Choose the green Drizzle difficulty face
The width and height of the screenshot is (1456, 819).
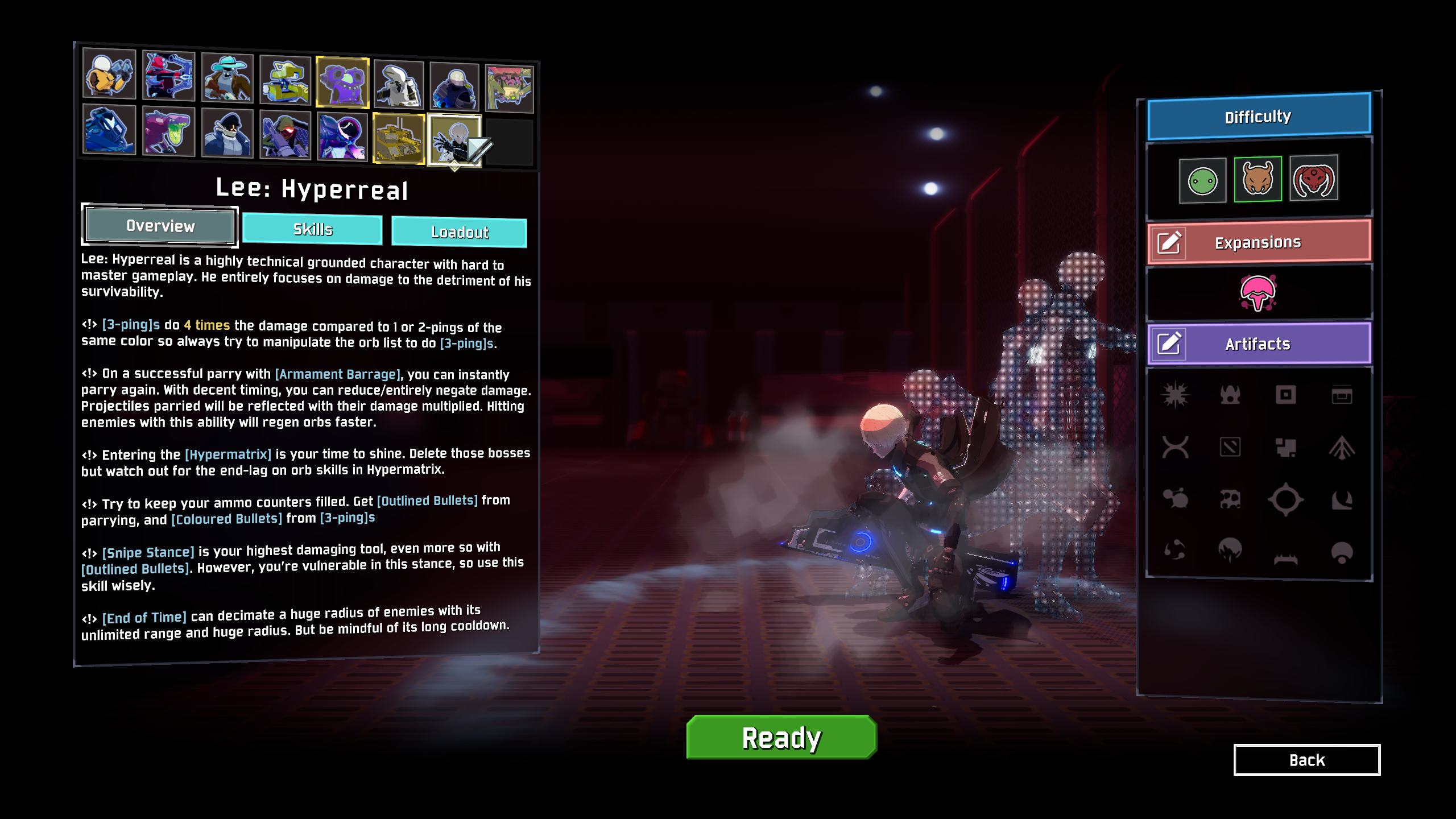pos(1202,181)
